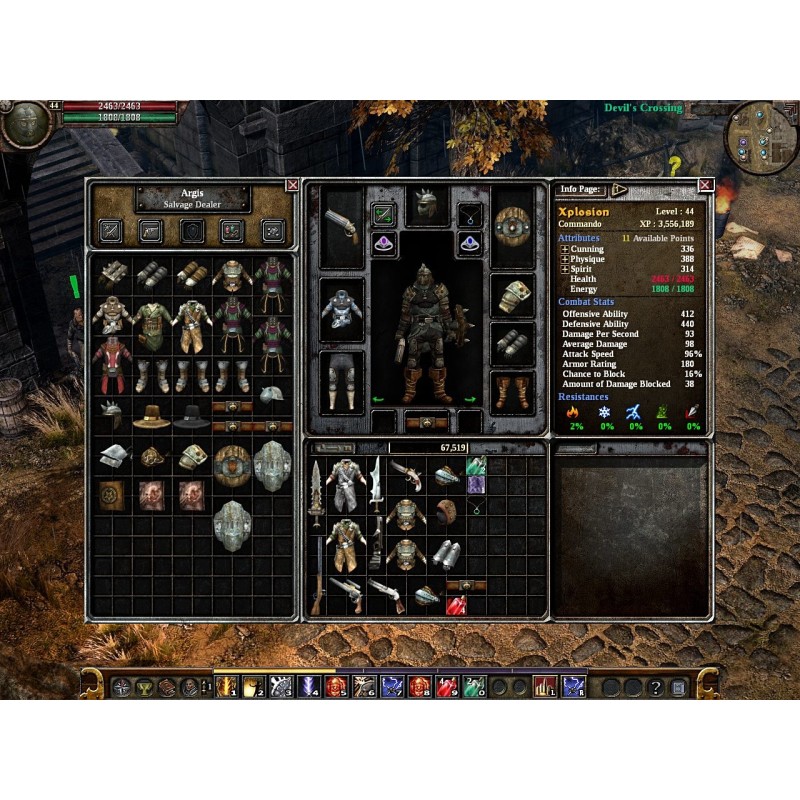Open the help question mark button
The width and height of the screenshot is (800, 800).
click(x=656, y=688)
